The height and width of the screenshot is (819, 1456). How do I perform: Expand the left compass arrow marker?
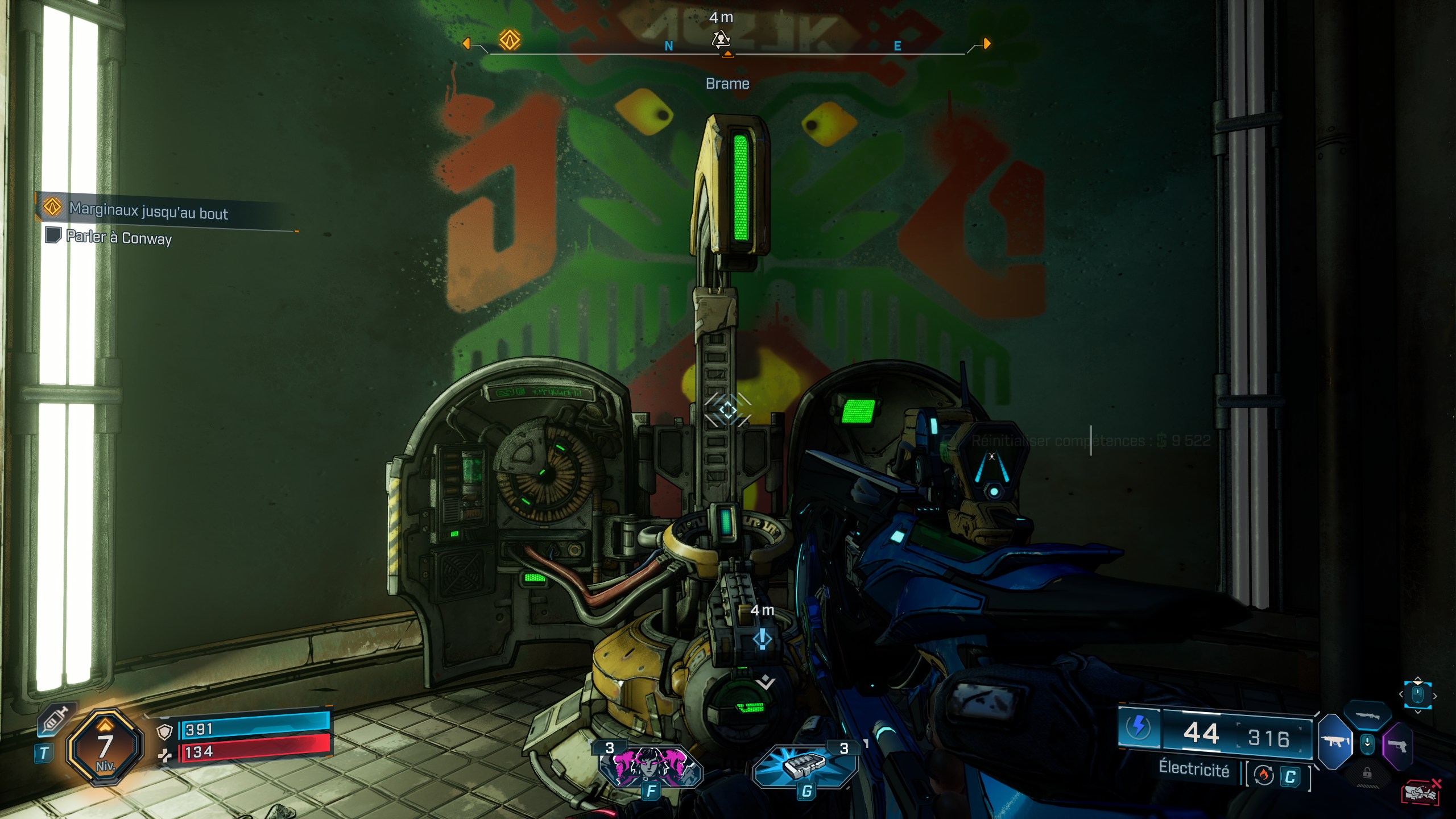[x=468, y=43]
